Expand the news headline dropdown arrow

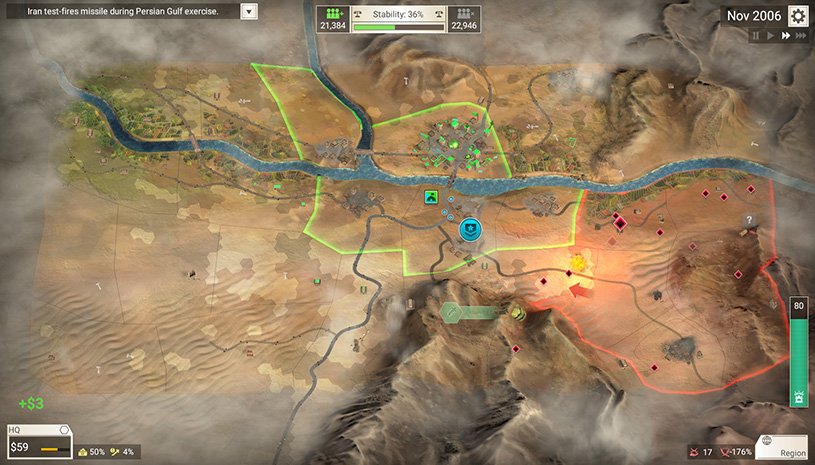tap(249, 12)
